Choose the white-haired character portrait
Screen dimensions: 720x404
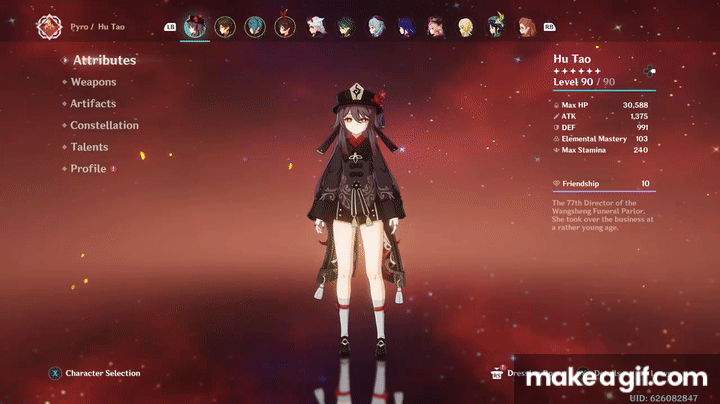(x=316, y=26)
